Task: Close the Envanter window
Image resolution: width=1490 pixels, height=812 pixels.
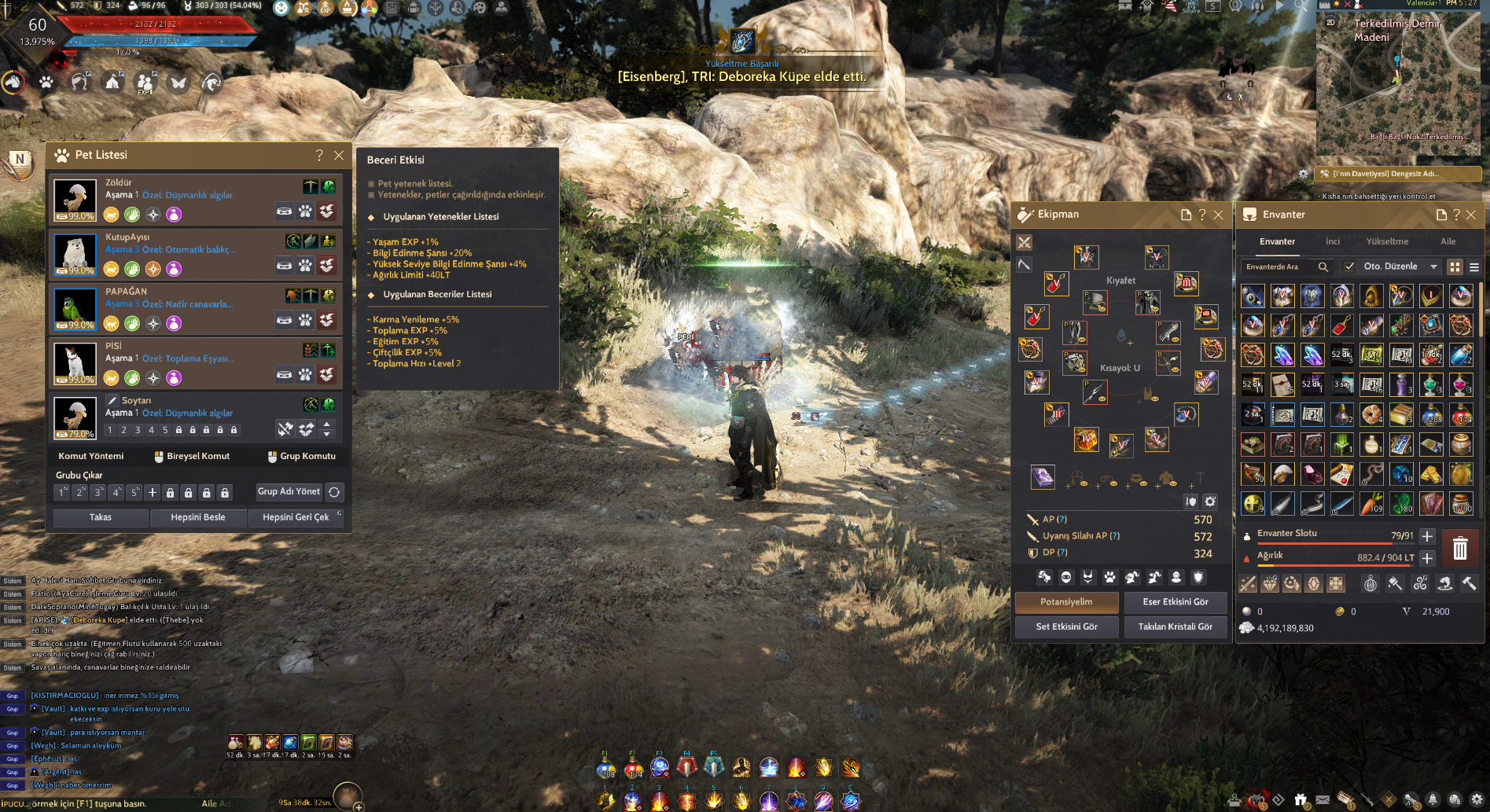Action: coord(1471,215)
